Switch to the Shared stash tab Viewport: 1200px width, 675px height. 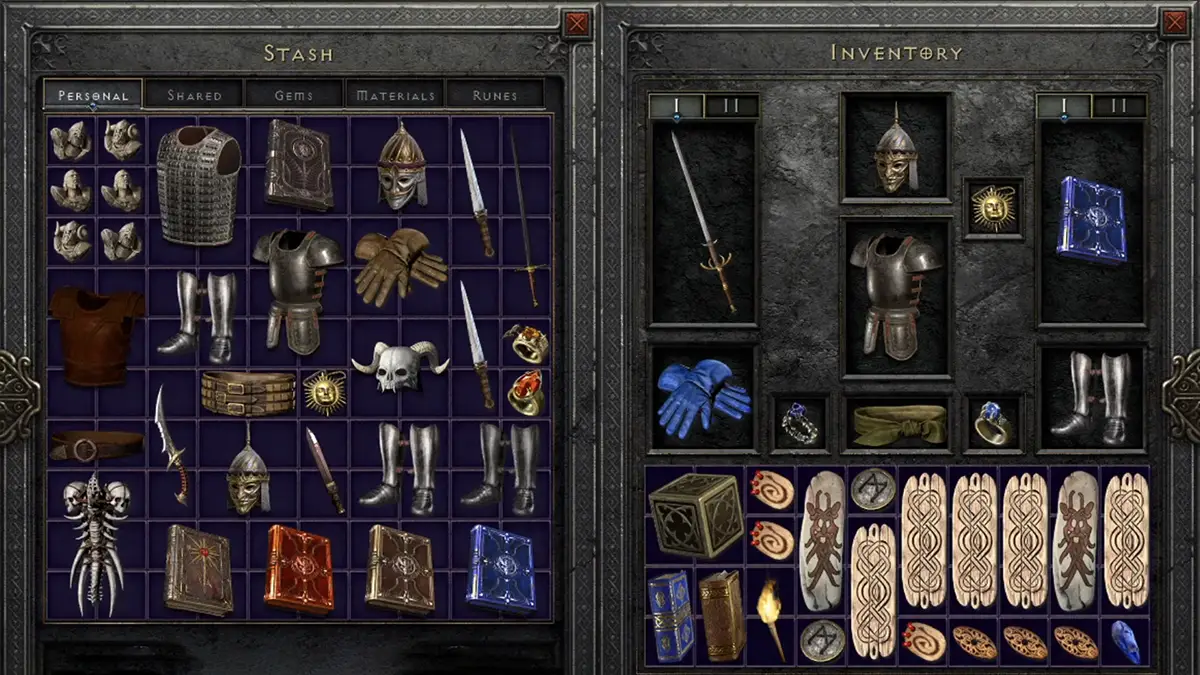(194, 95)
